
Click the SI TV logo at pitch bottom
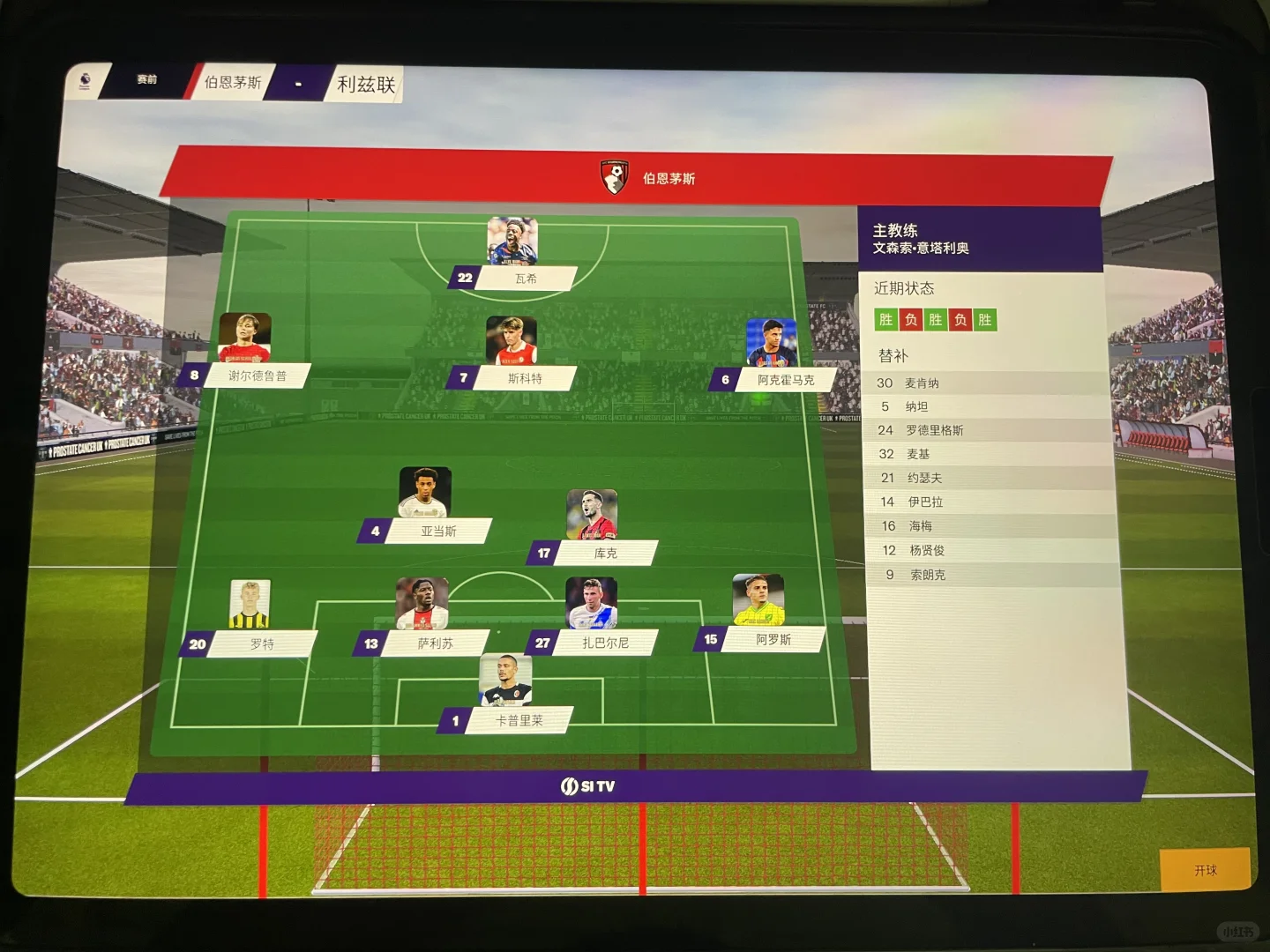(x=587, y=786)
